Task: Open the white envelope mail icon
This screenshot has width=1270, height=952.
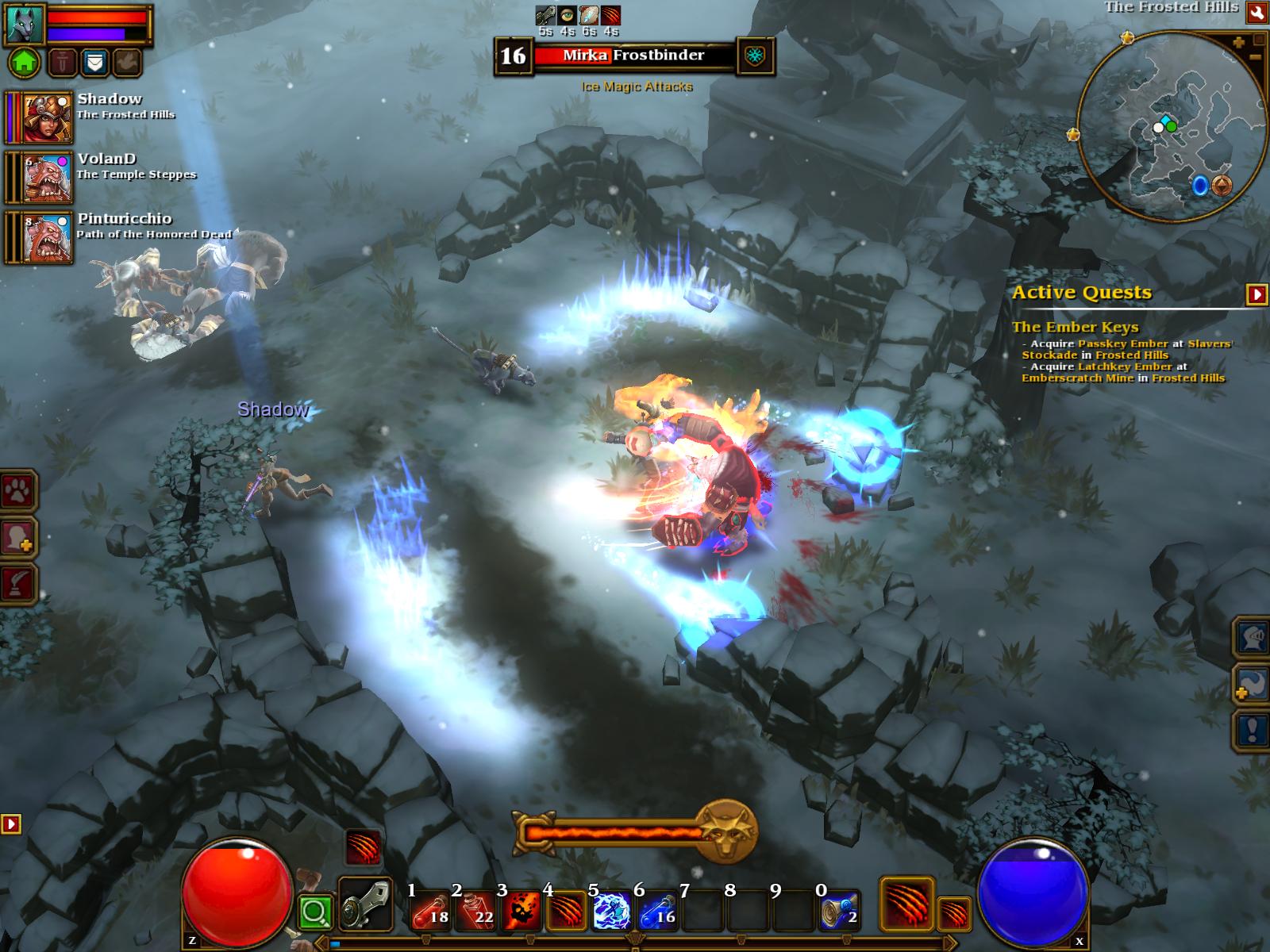Action: [94, 62]
